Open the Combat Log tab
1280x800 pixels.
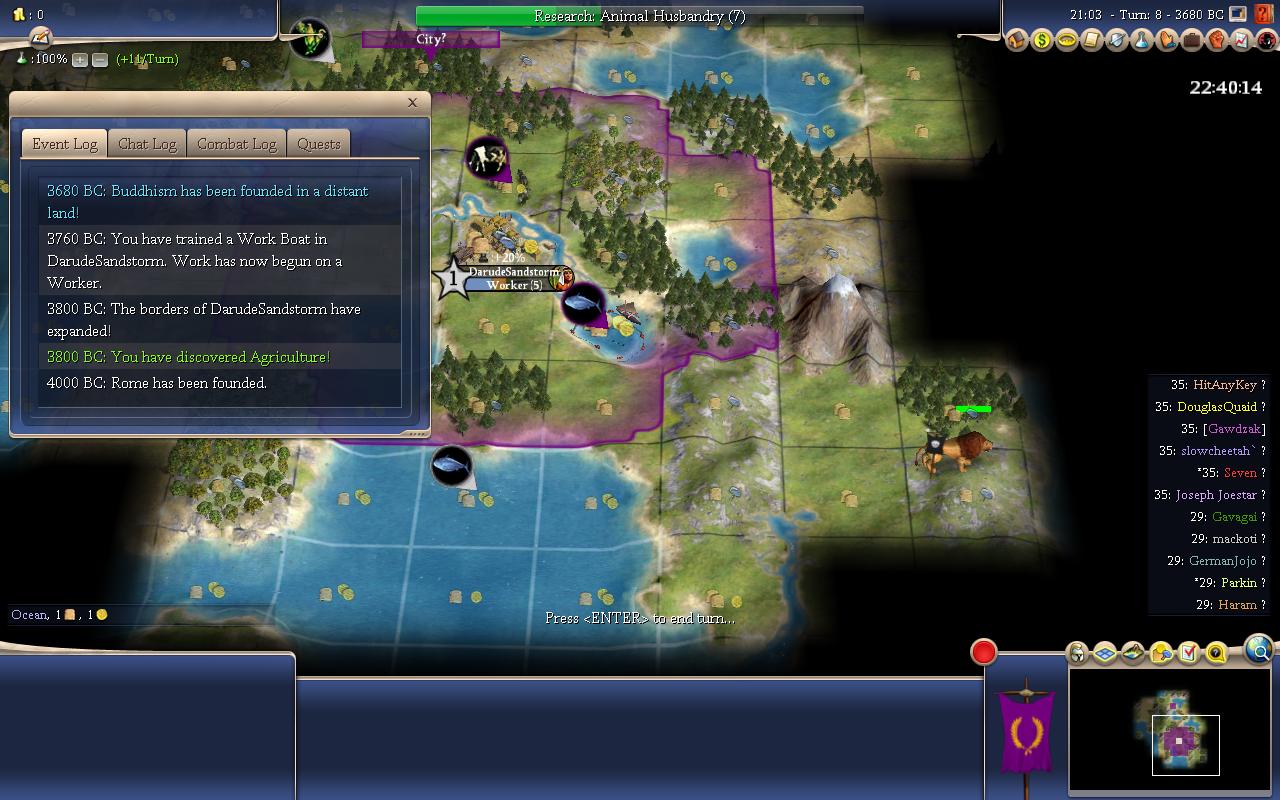(236, 144)
